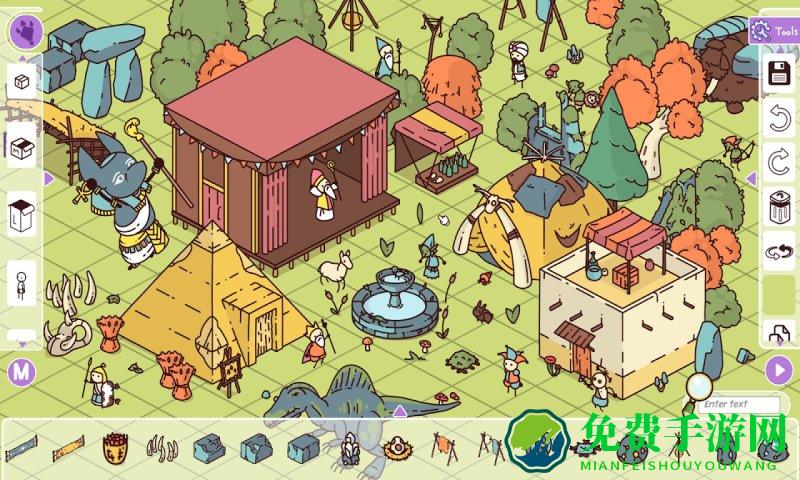Undo the last action
Screen dimensions: 800x480
779,120
